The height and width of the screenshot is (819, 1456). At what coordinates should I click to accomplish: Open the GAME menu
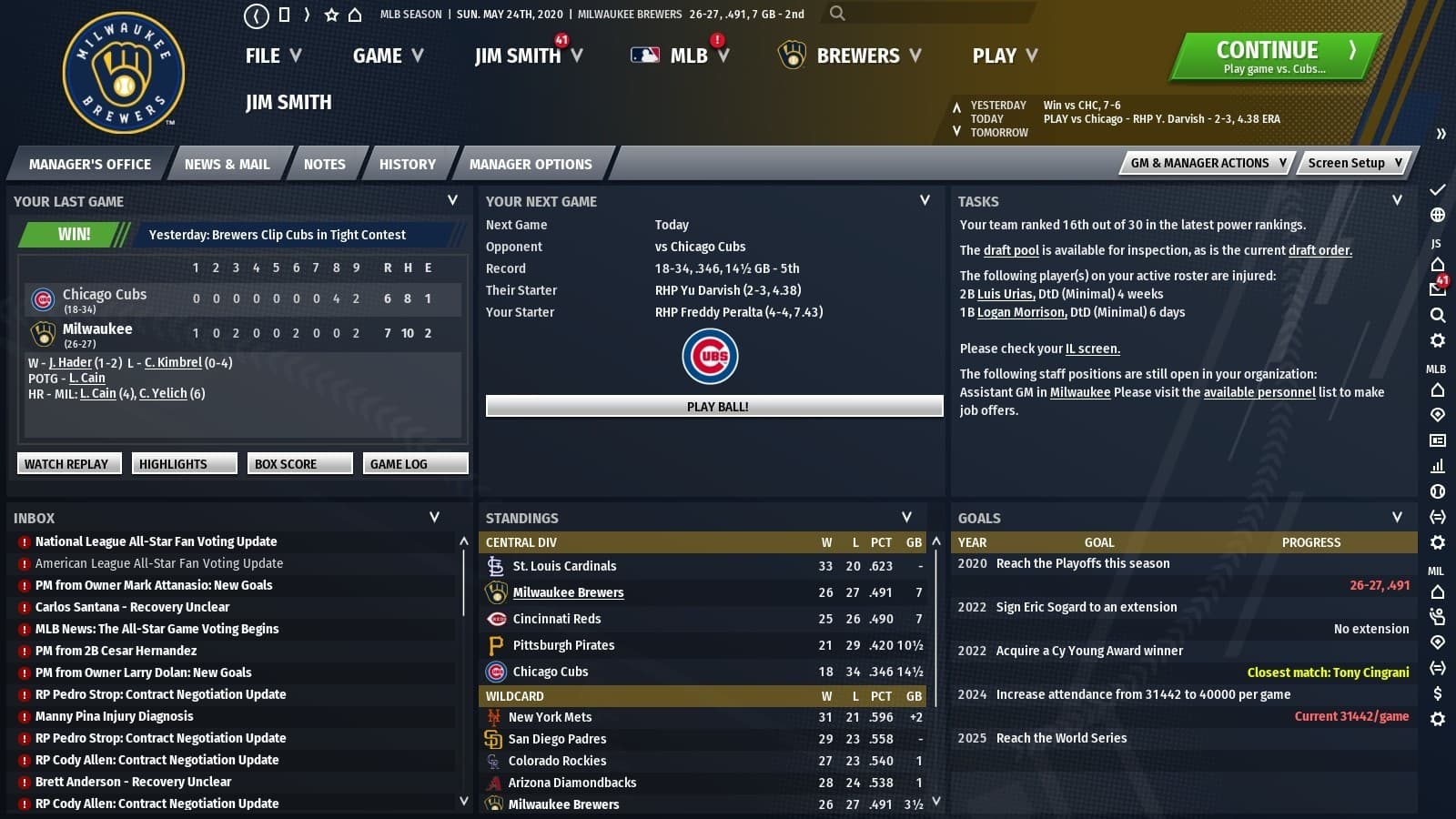pos(386,56)
